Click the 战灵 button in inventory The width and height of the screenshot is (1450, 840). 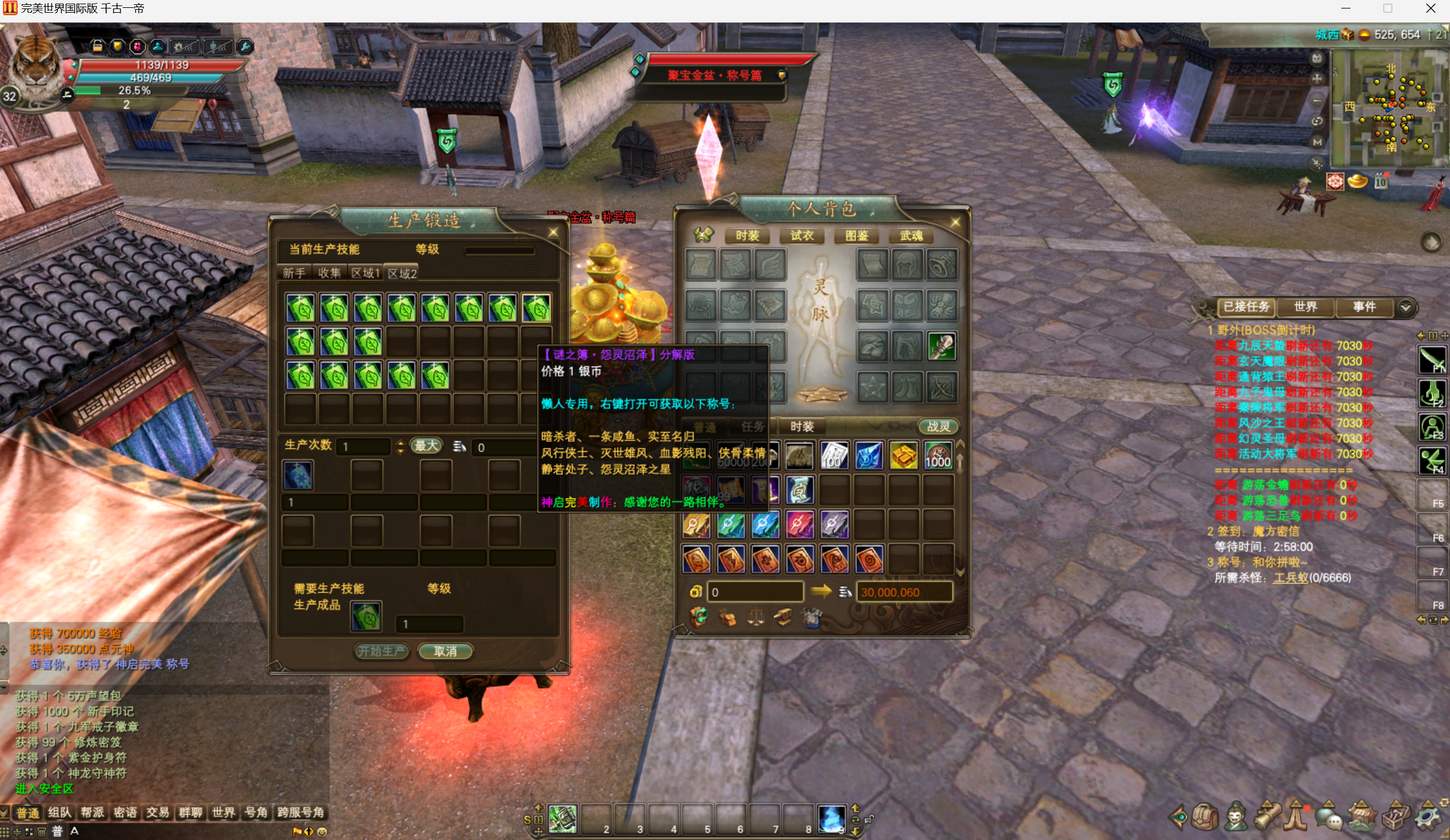pos(938,426)
